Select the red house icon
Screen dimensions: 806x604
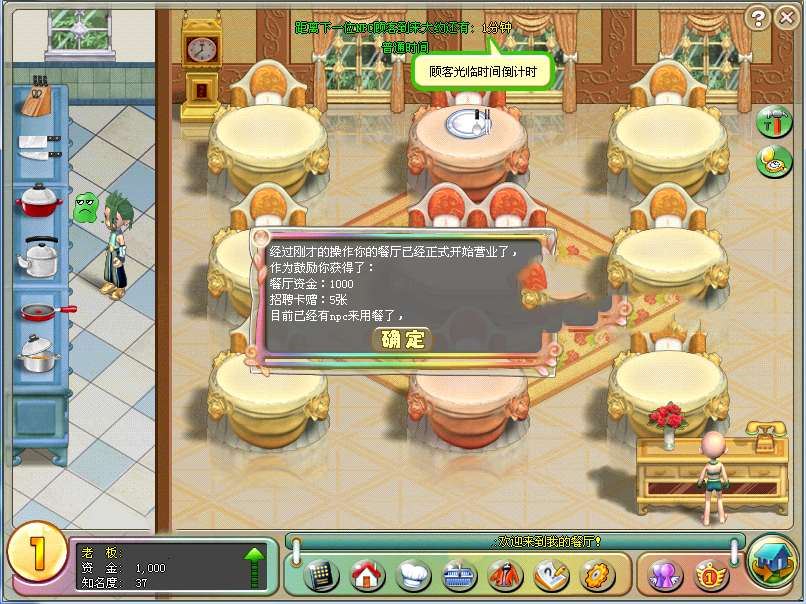tap(367, 575)
